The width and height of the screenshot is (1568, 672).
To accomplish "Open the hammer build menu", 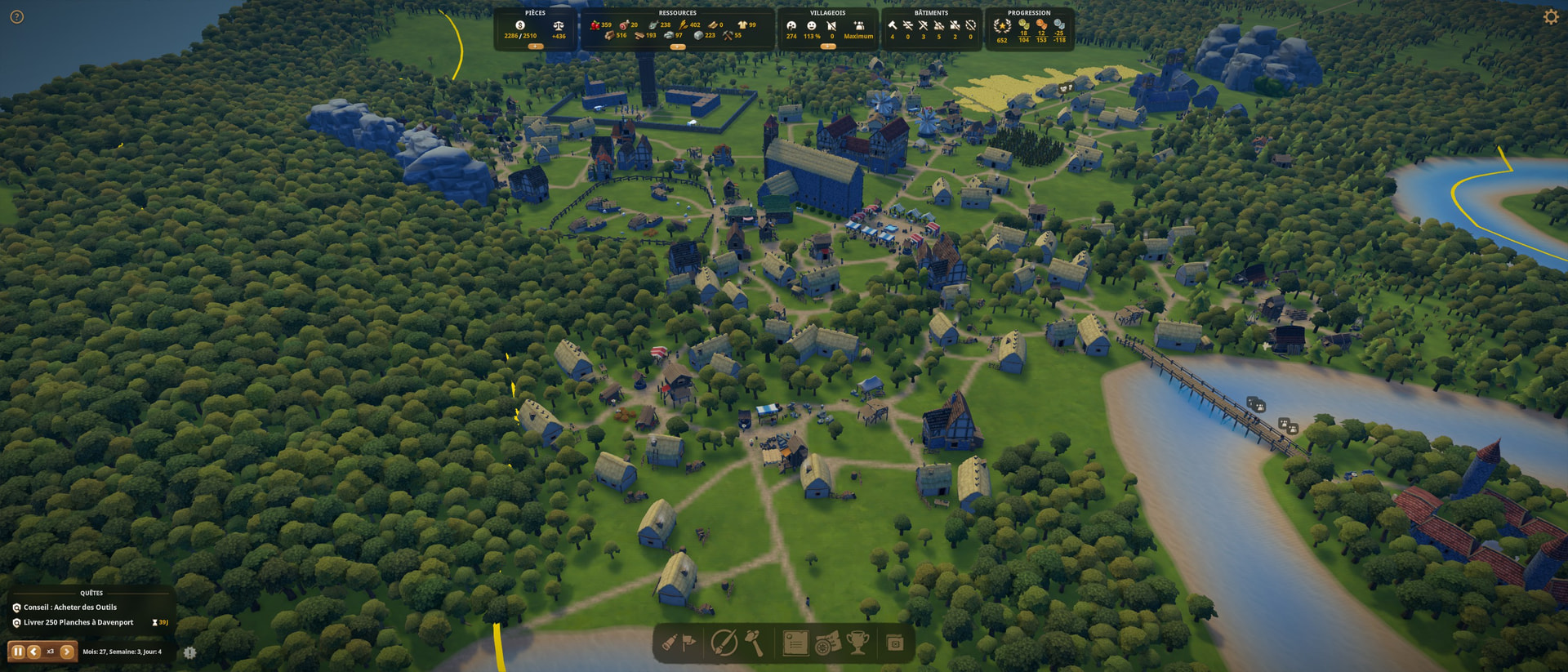I will click(754, 643).
